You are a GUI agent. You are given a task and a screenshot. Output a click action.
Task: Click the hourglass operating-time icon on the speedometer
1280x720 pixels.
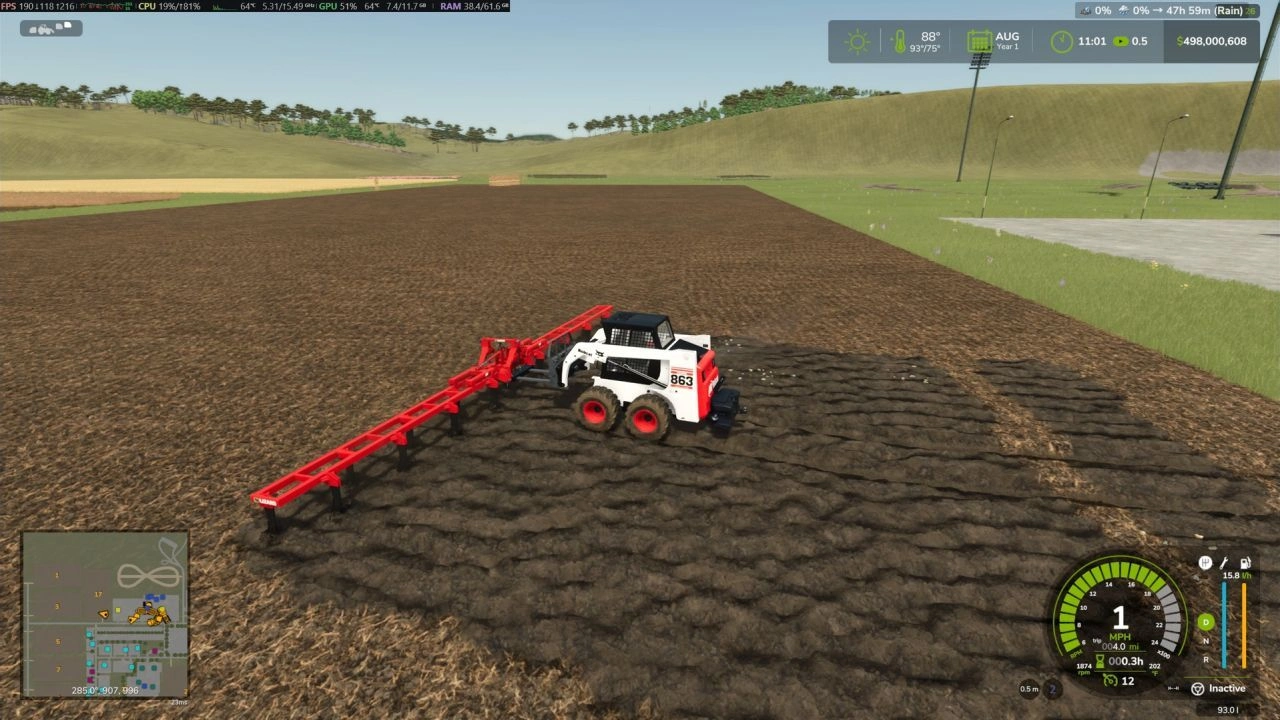[x=1100, y=660]
